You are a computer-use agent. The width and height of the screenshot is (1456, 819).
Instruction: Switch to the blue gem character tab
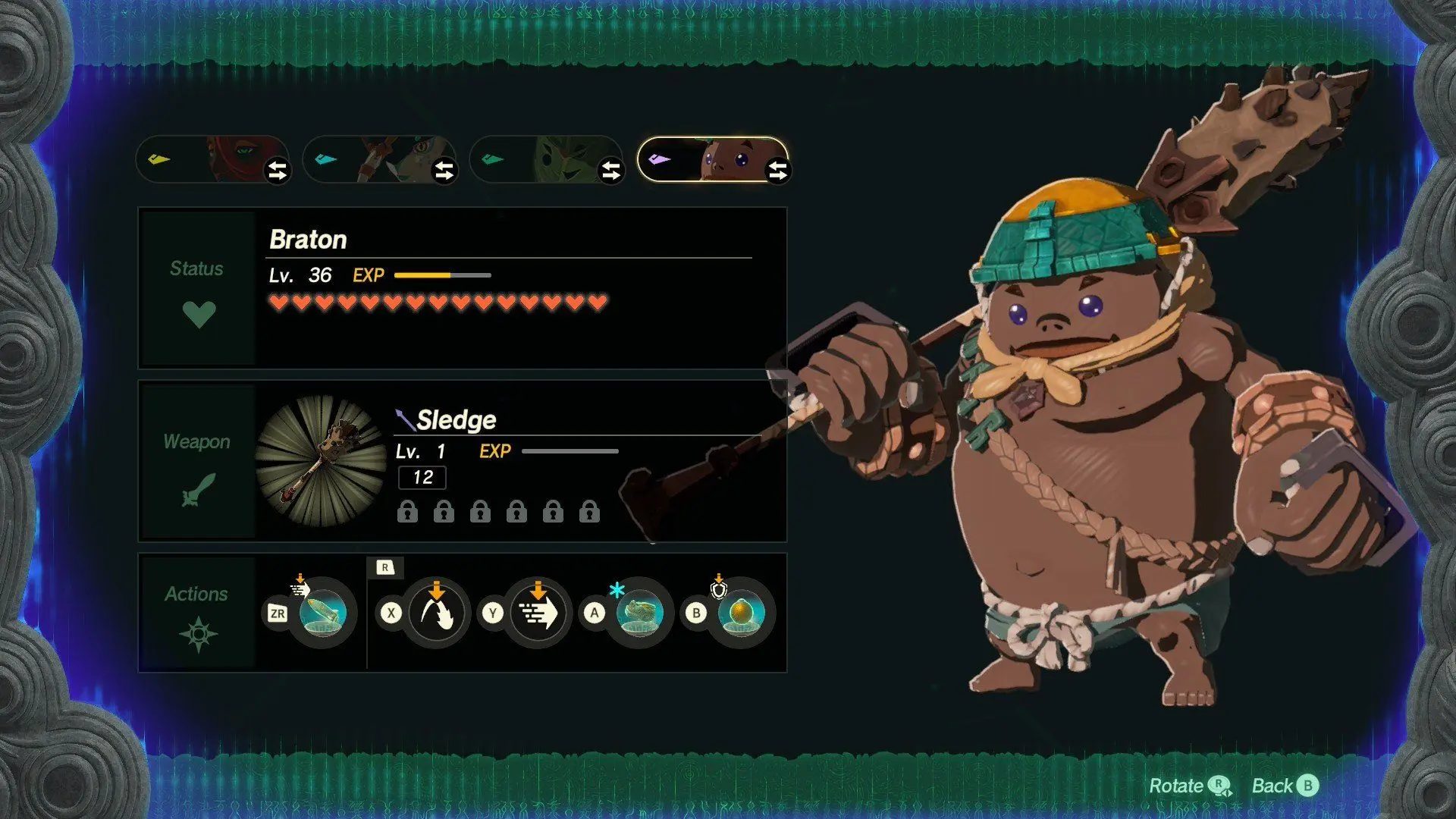[x=379, y=159]
